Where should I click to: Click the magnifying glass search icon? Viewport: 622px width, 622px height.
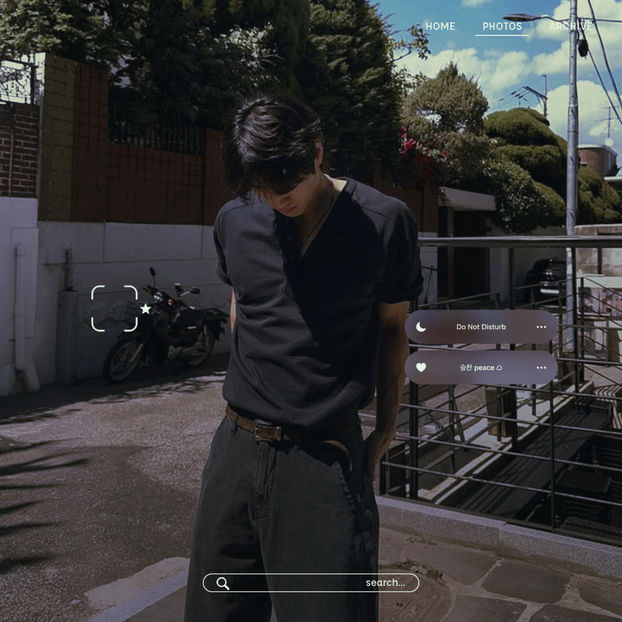[x=223, y=583]
